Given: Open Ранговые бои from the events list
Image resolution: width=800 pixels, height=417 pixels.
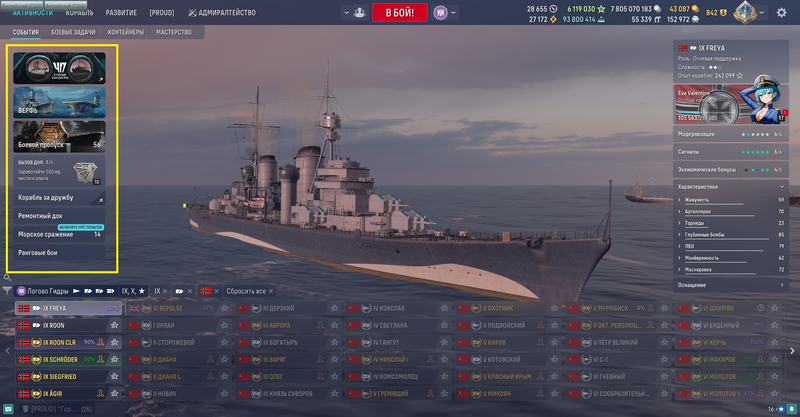Looking at the screenshot, I should click(x=60, y=252).
